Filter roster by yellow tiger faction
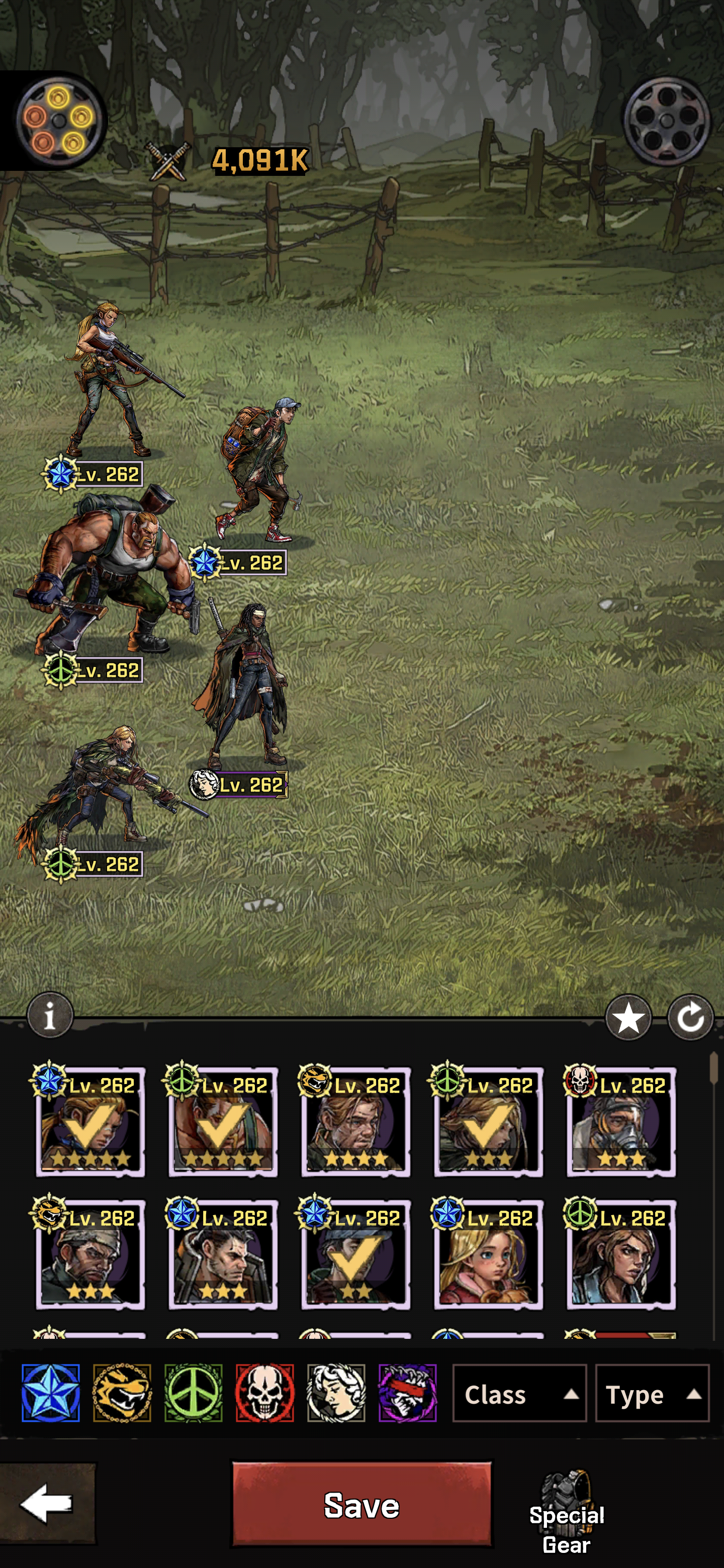The width and height of the screenshot is (724, 1568). [122, 1393]
